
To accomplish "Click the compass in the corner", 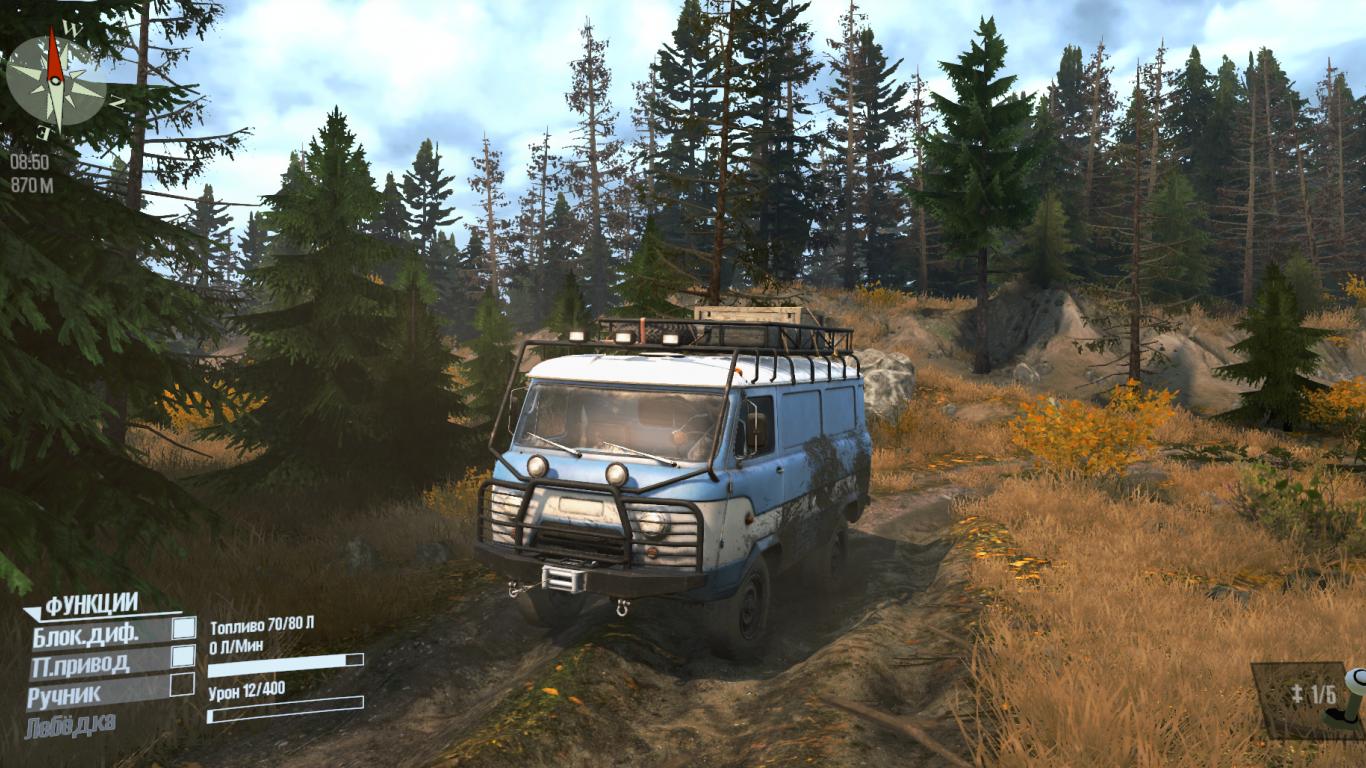I will [56, 80].
